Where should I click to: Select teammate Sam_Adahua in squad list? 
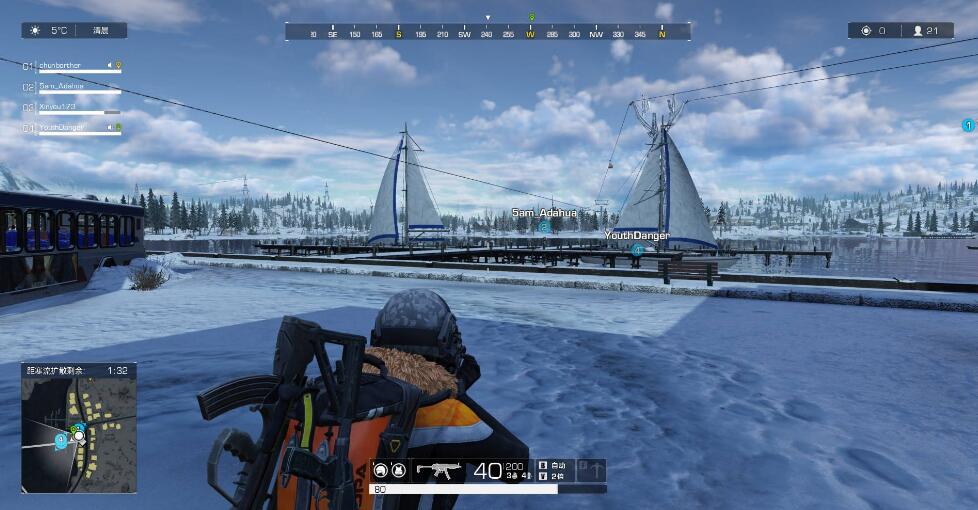[x=62, y=87]
